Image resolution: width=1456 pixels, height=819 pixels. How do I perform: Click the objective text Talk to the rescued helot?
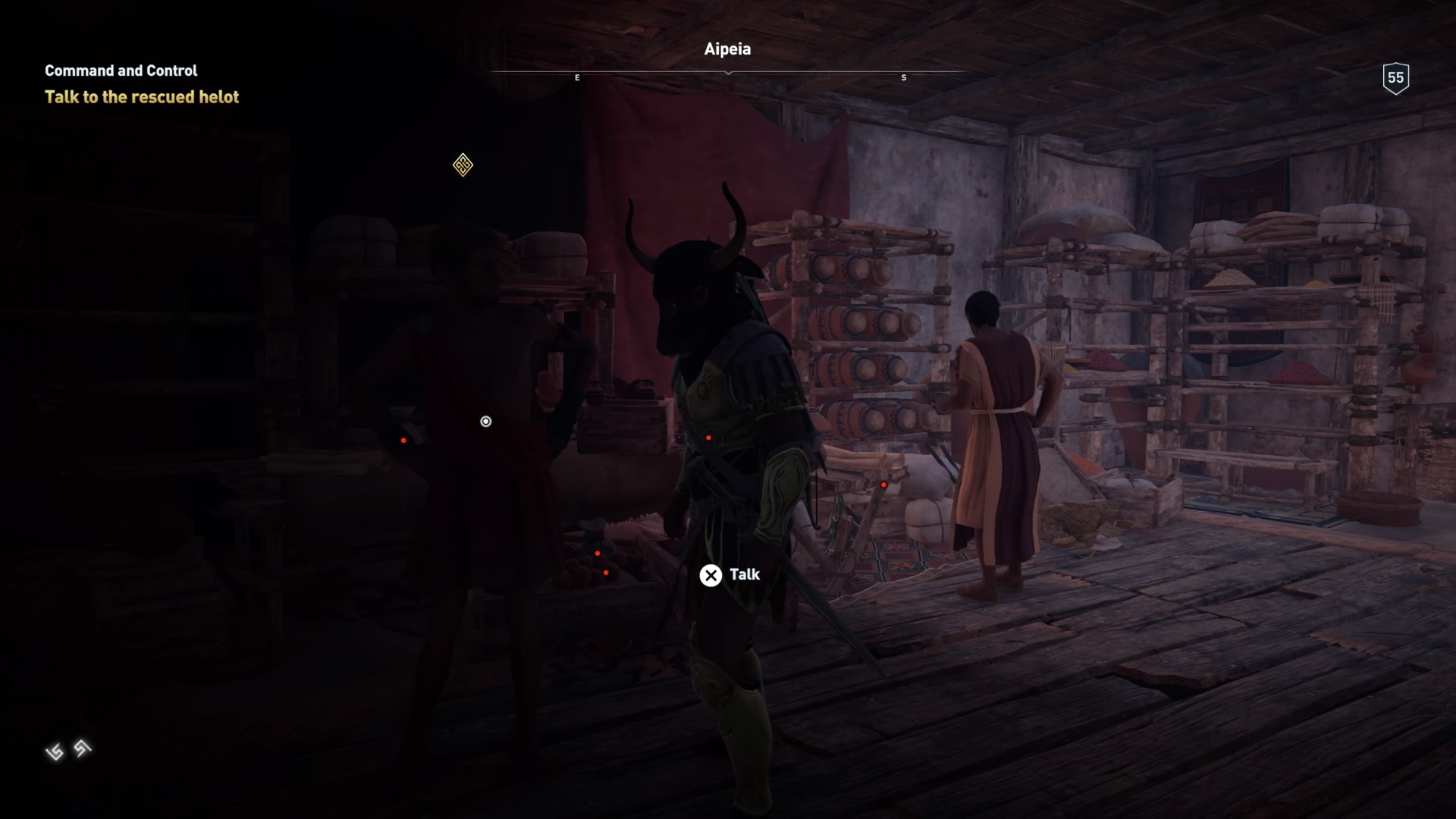coord(141,97)
